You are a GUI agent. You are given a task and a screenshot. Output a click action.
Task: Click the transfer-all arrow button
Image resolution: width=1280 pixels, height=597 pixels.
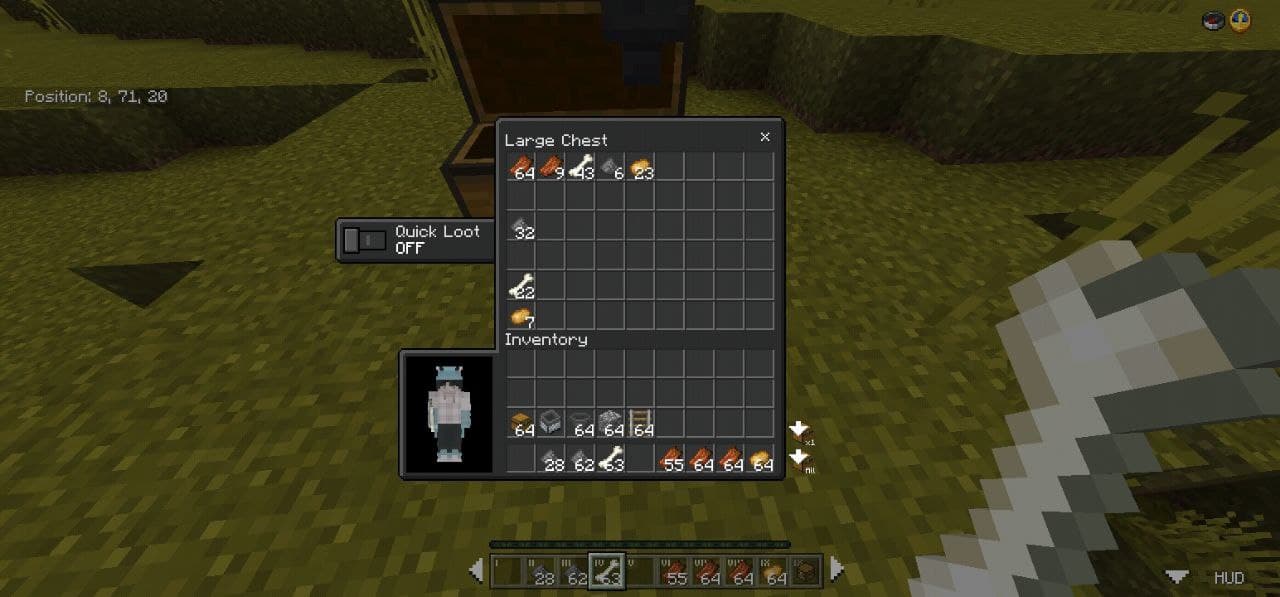801,460
